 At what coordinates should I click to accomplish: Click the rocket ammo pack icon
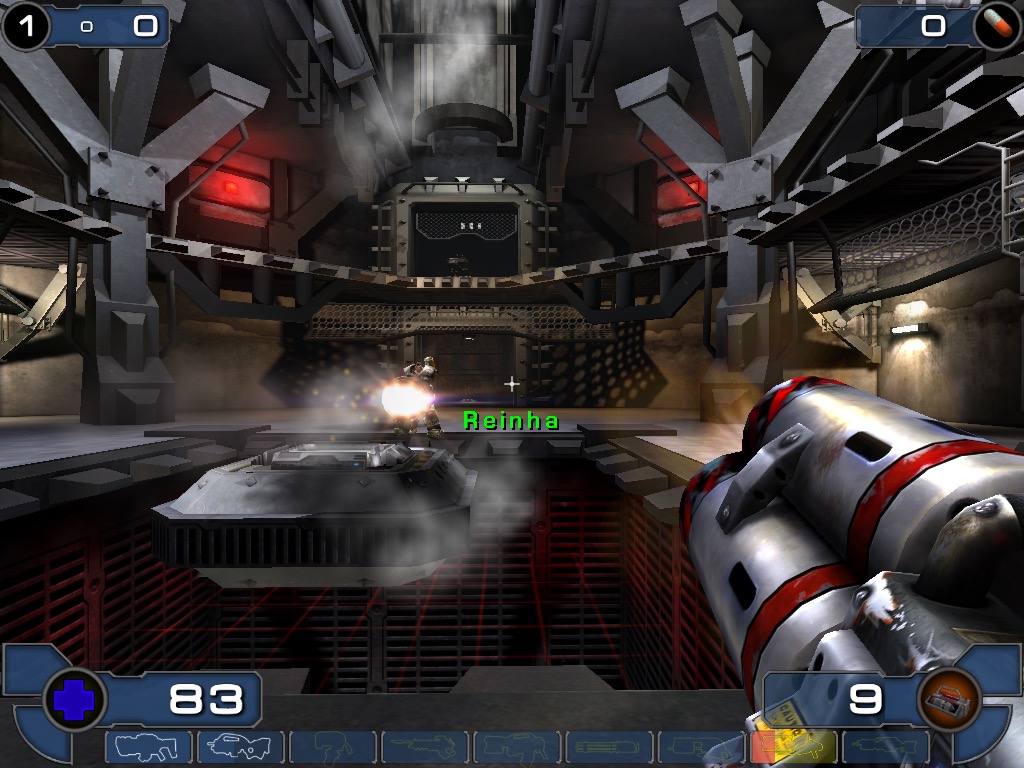946,699
